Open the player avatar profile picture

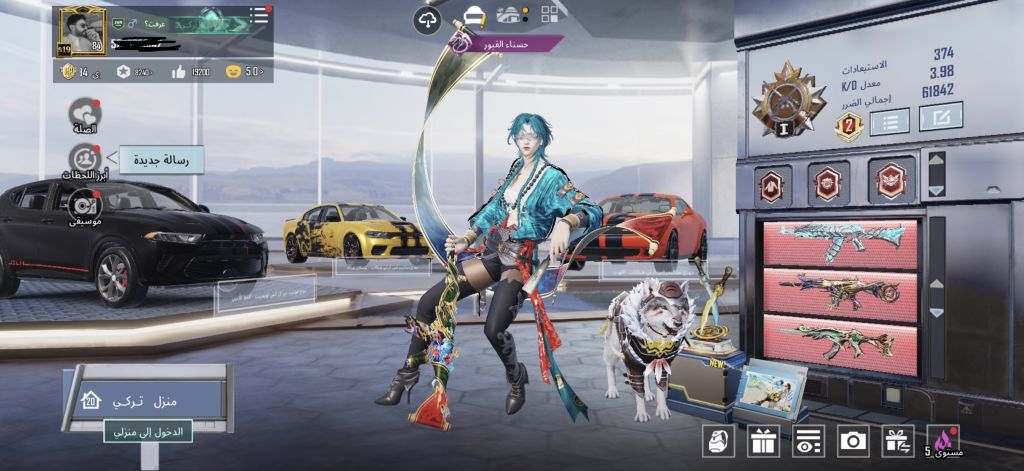pyautogui.click(x=81, y=31)
